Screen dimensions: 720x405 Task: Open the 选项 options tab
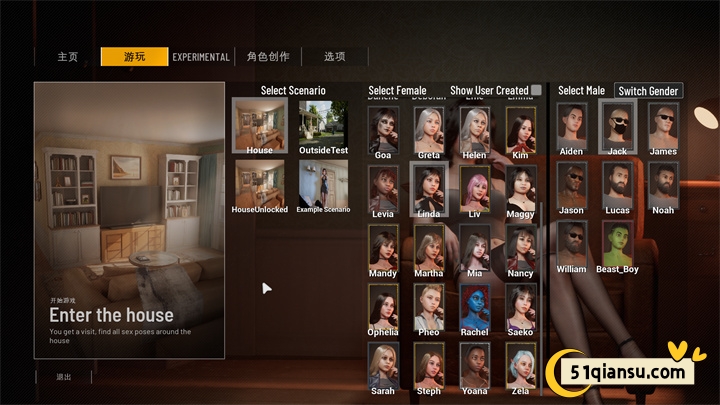[x=334, y=57]
